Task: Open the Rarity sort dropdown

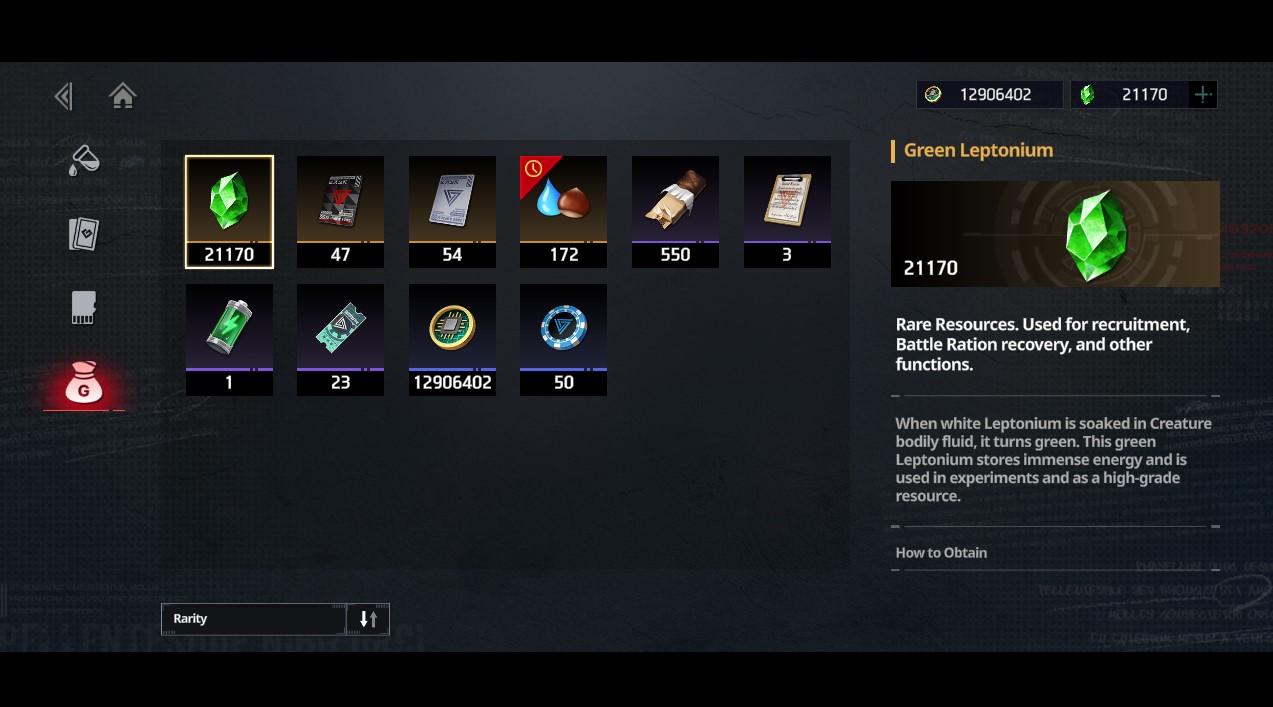Action: [x=254, y=619]
